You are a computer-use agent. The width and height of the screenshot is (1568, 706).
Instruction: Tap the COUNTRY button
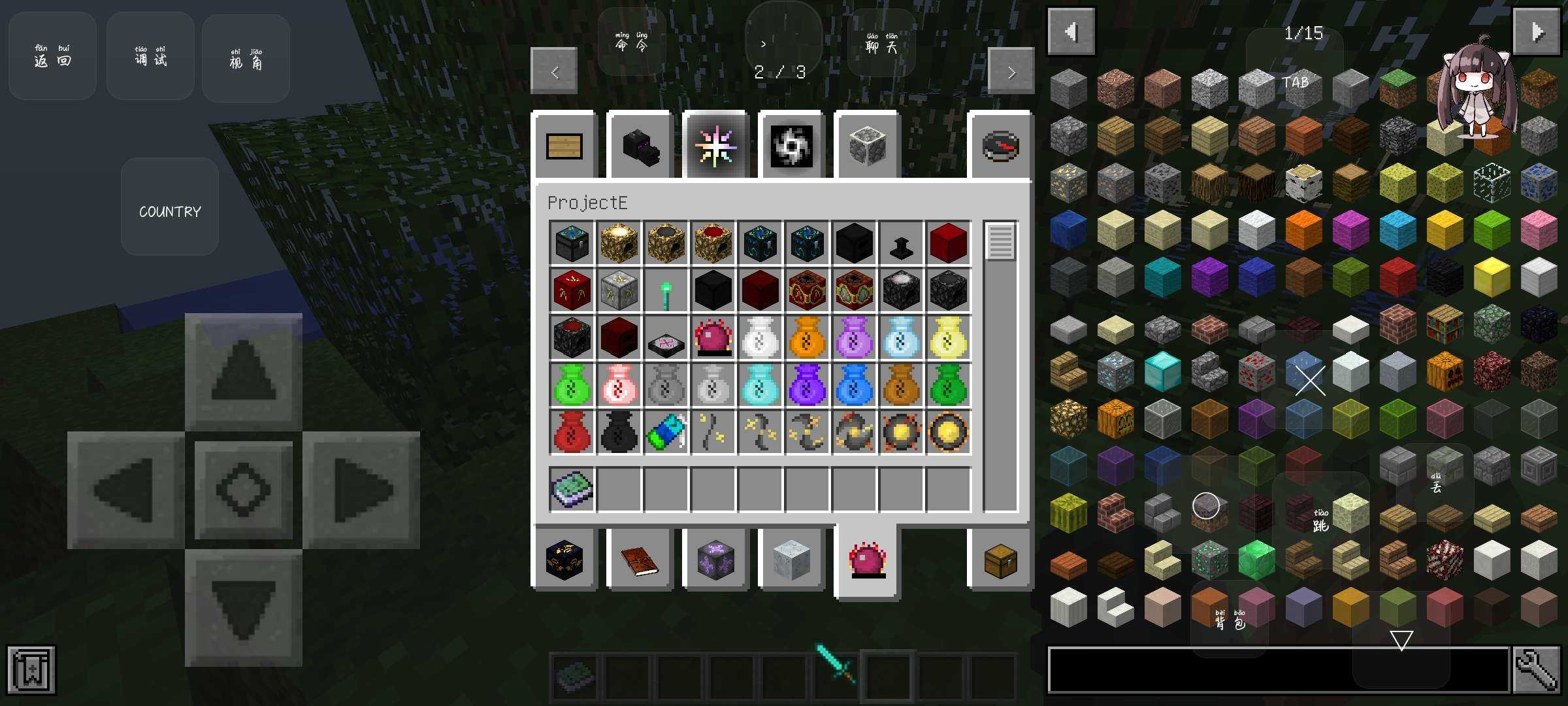click(170, 207)
